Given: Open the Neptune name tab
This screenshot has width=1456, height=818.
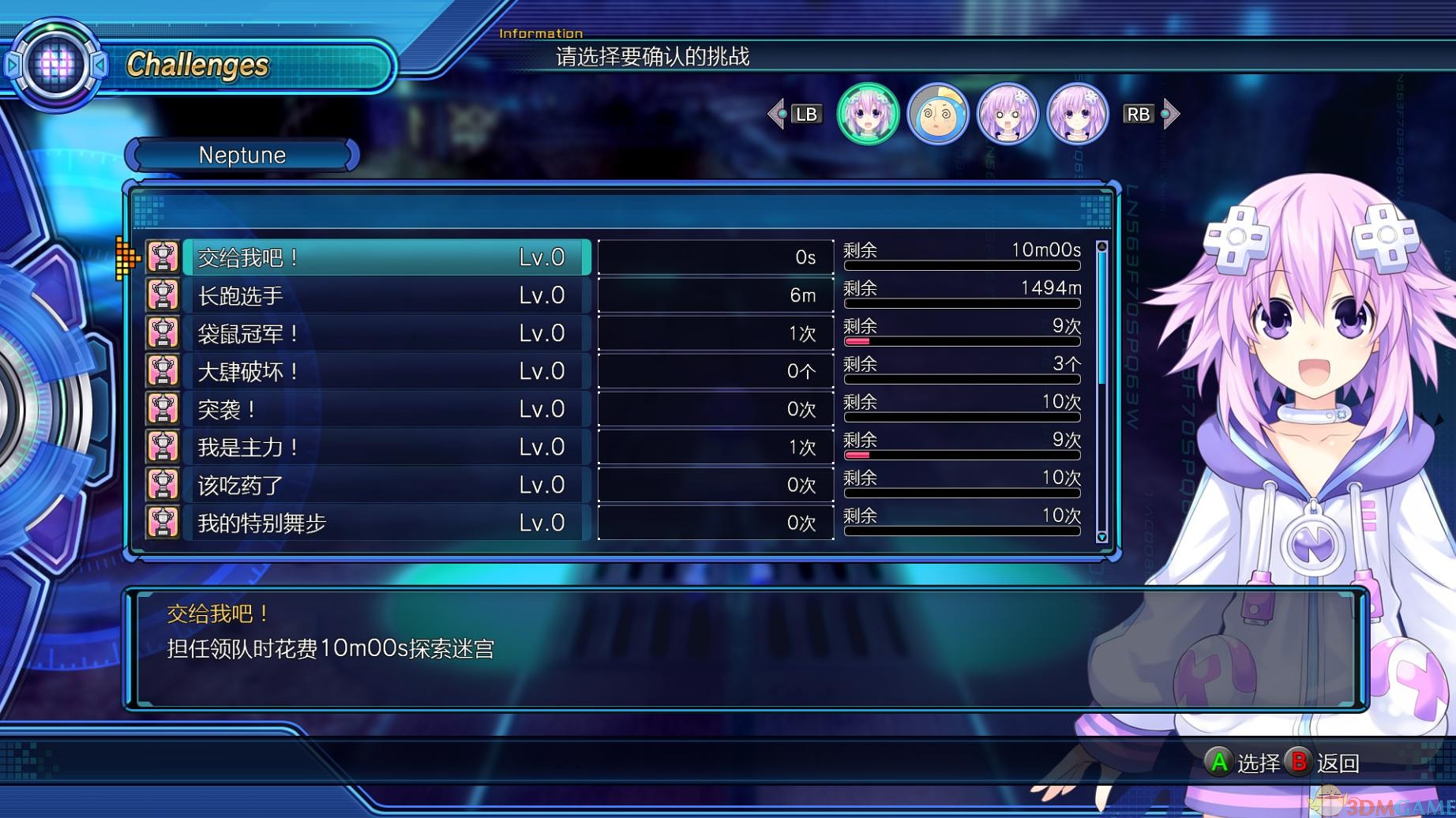Looking at the screenshot, I should click(241, 155).
